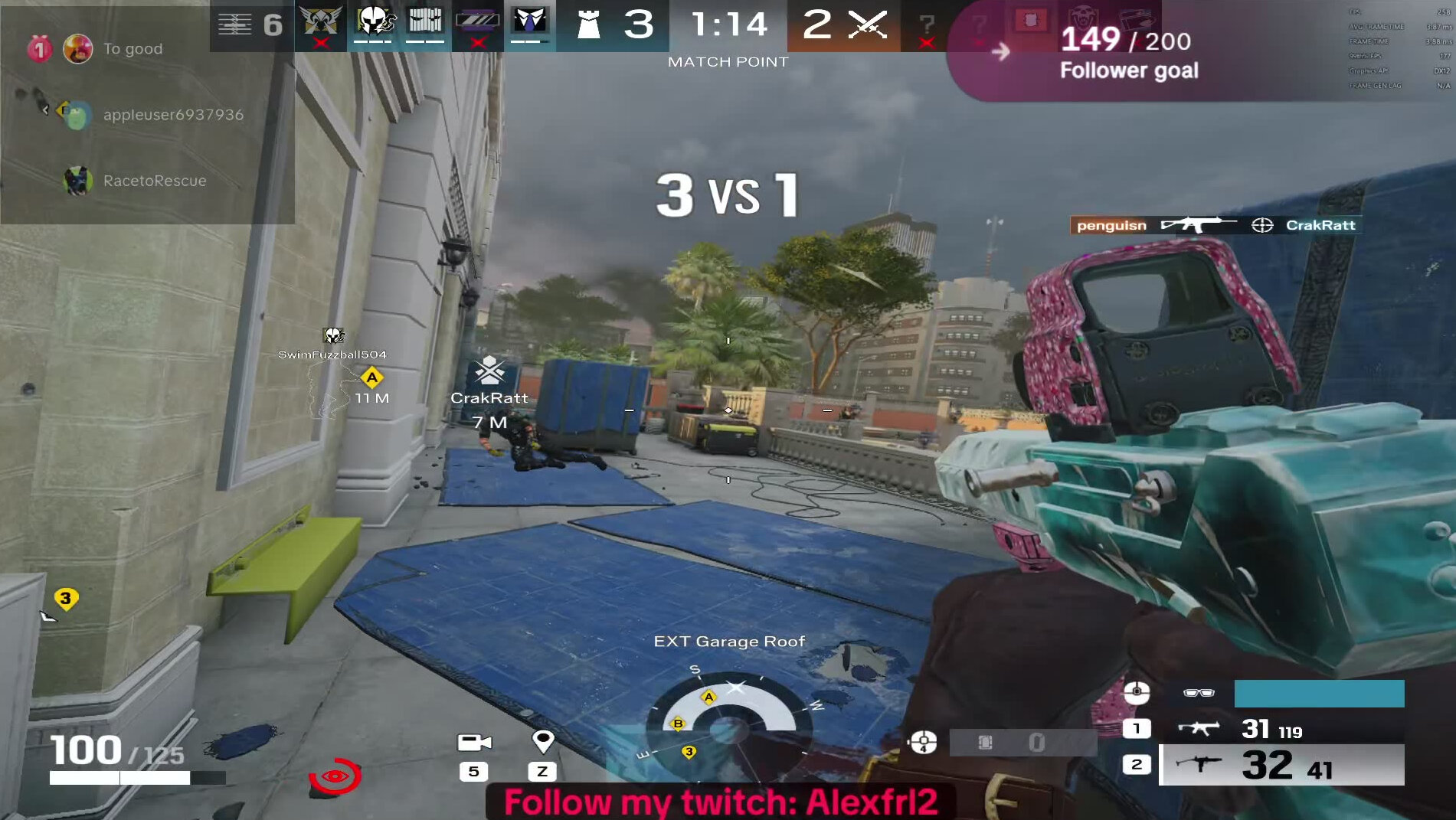Screen dimensions: 1456x820
Task: Select the yellow A objective marker
Action: click(371, 377)
